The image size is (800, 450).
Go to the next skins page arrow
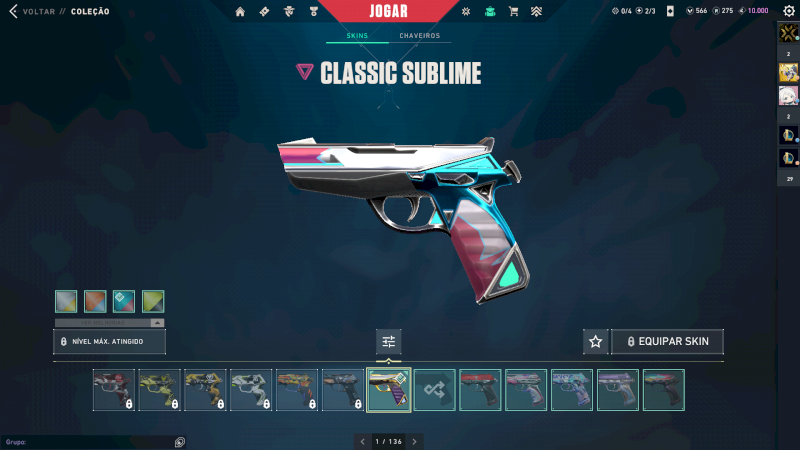point(415,441)
